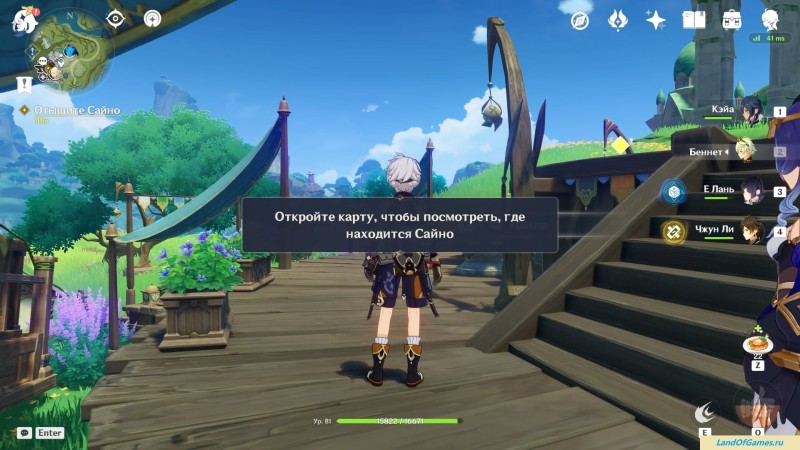Open the character profile head icon
This screenshot has width=800, height=450.
point(770,20)
